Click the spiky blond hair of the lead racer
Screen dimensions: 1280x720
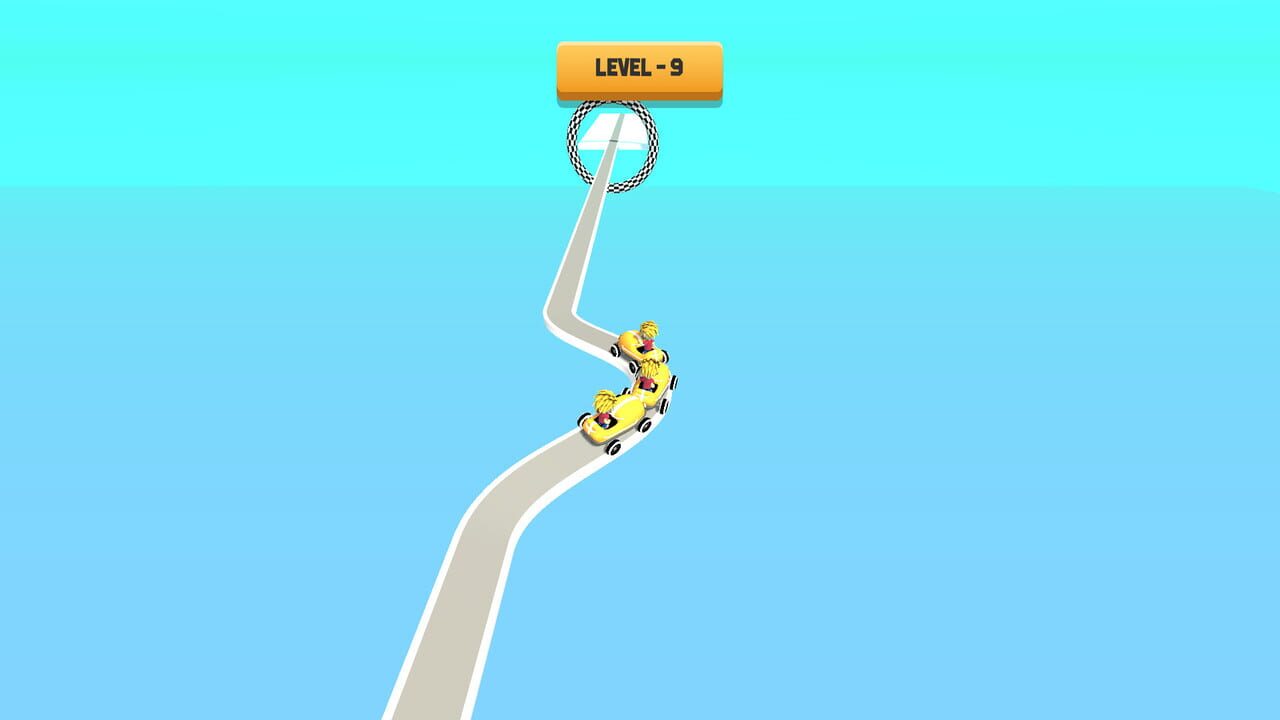(x=647, y=328)
